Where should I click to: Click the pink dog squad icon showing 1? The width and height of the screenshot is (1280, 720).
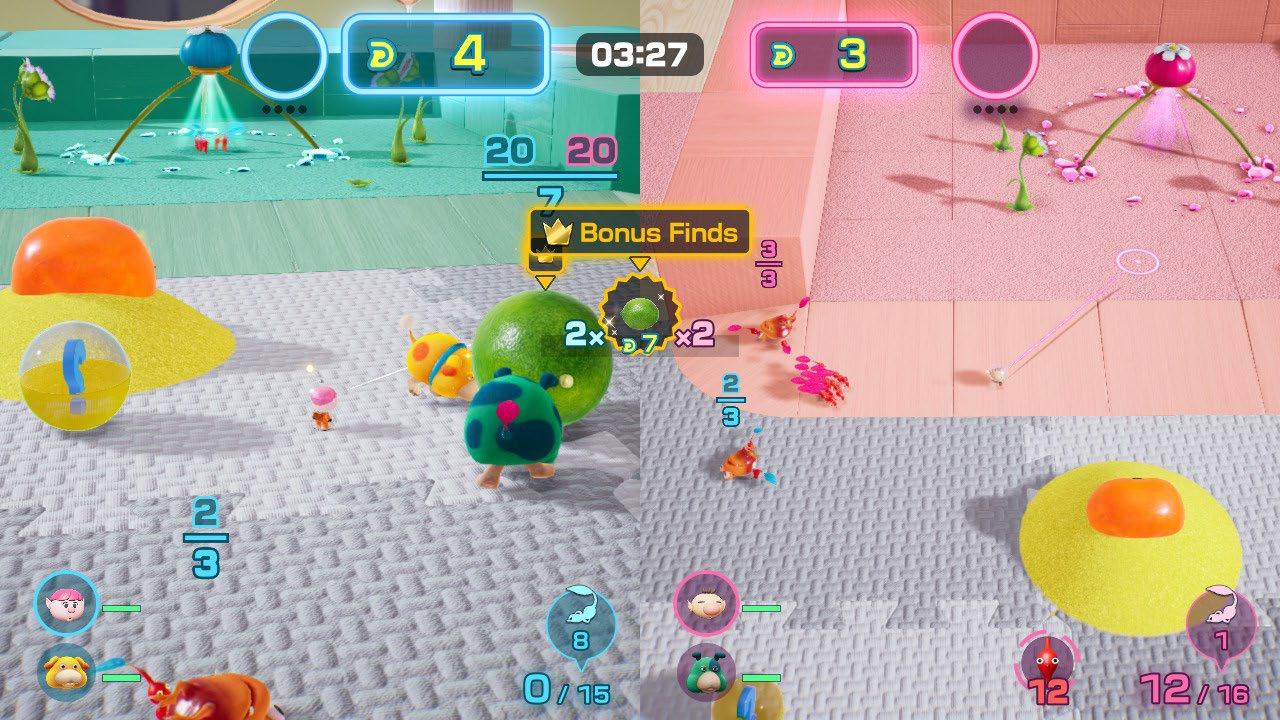1220,622
